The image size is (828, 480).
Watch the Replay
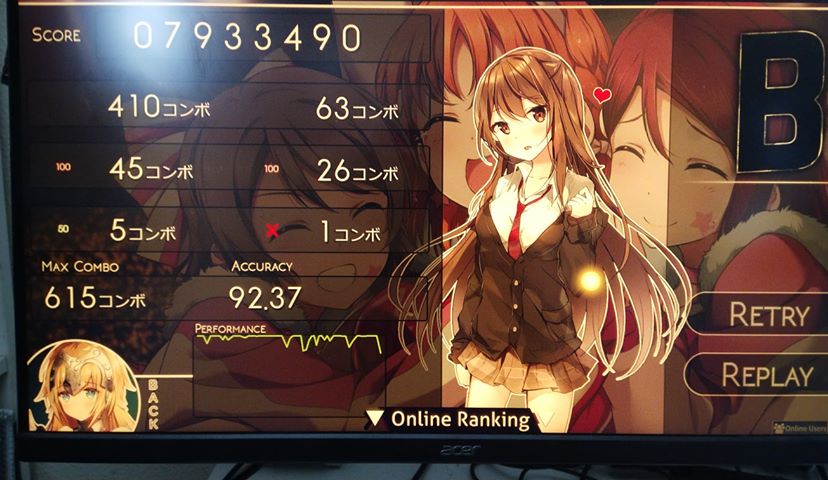767,376
